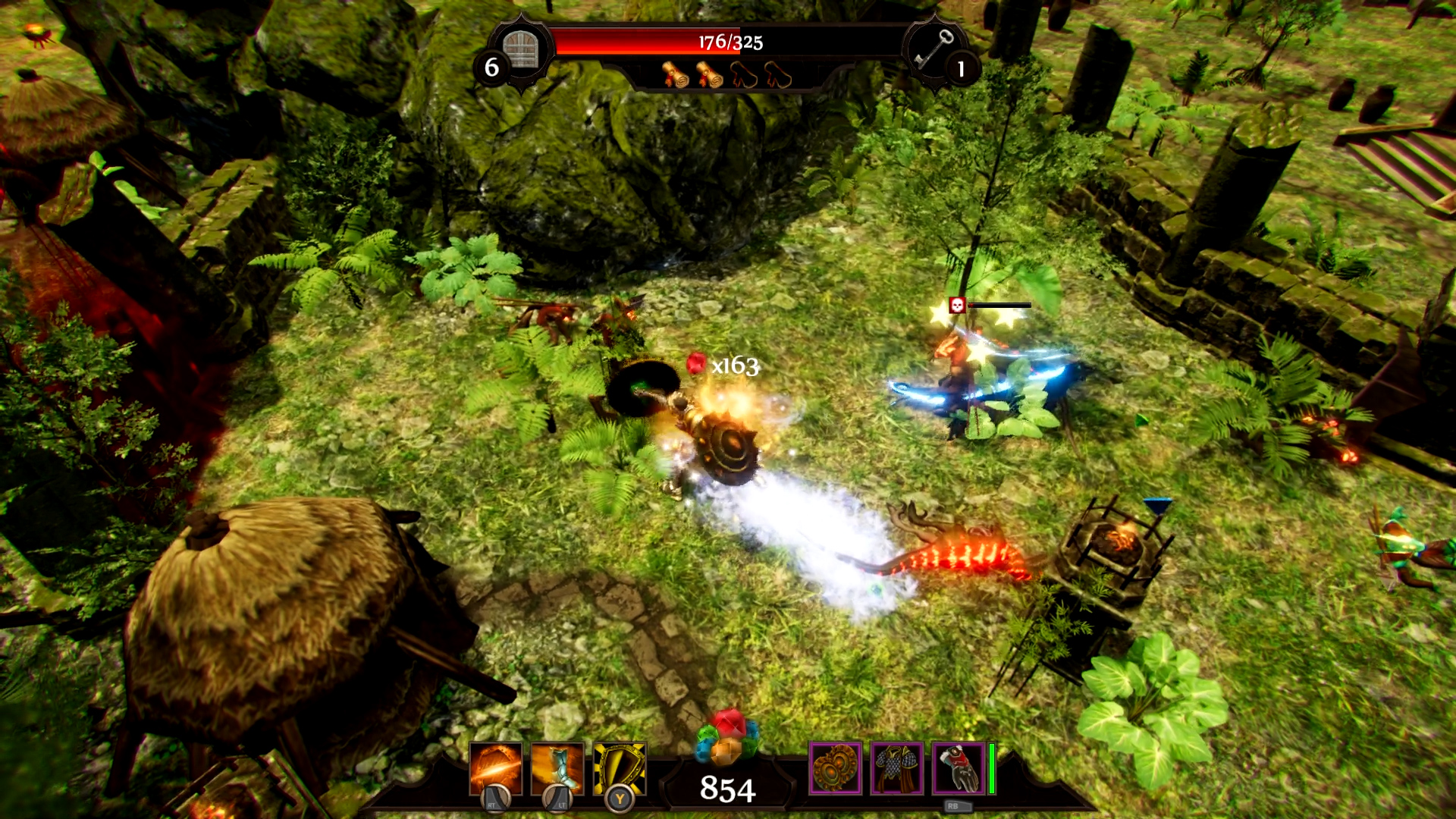Click the dungeon door floor icon
1456x819 pixels.
pyautogui.click(x=521, y=50)
